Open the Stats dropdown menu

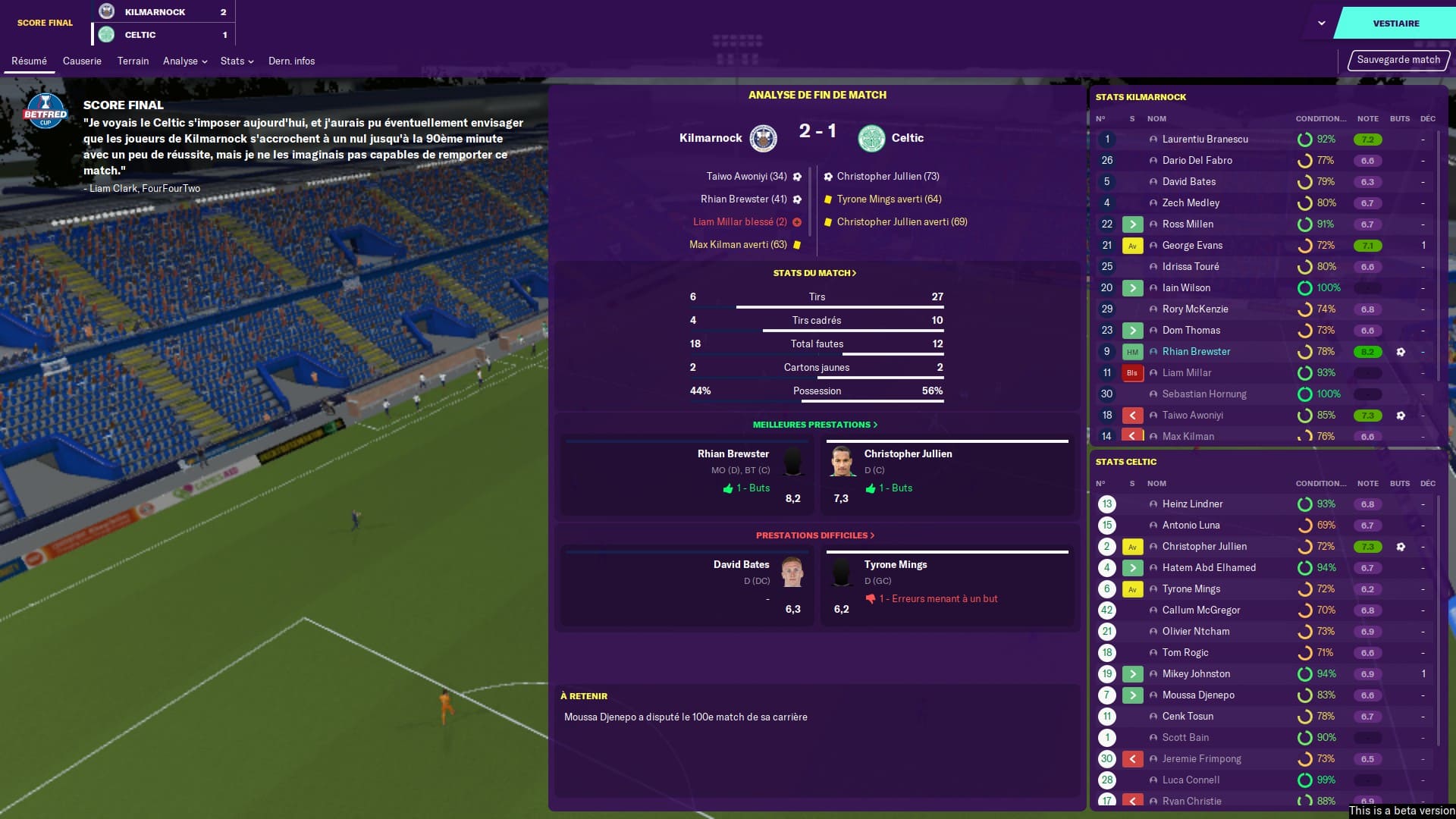(237, 61)
